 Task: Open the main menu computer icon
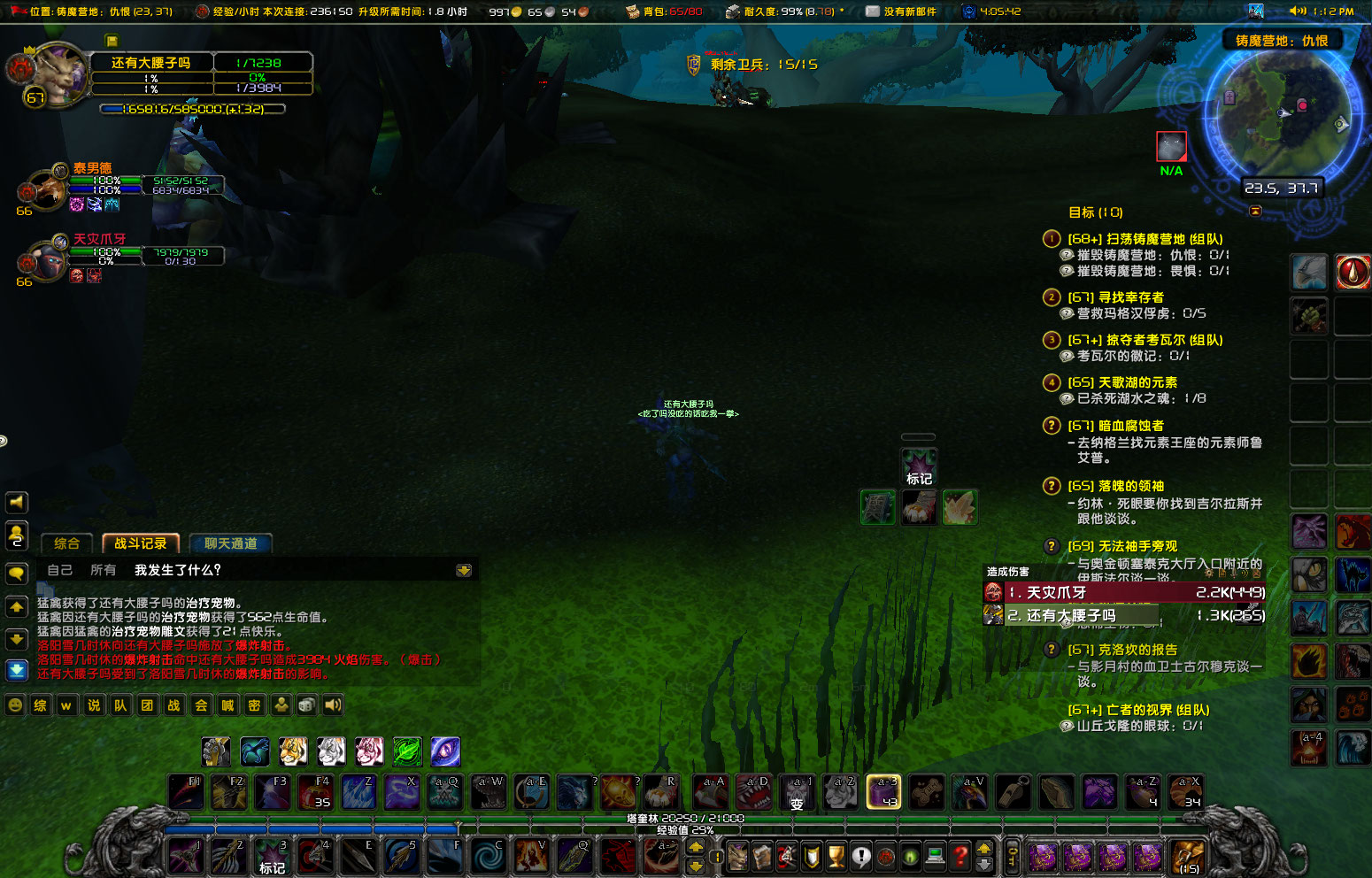click(934, 856)
